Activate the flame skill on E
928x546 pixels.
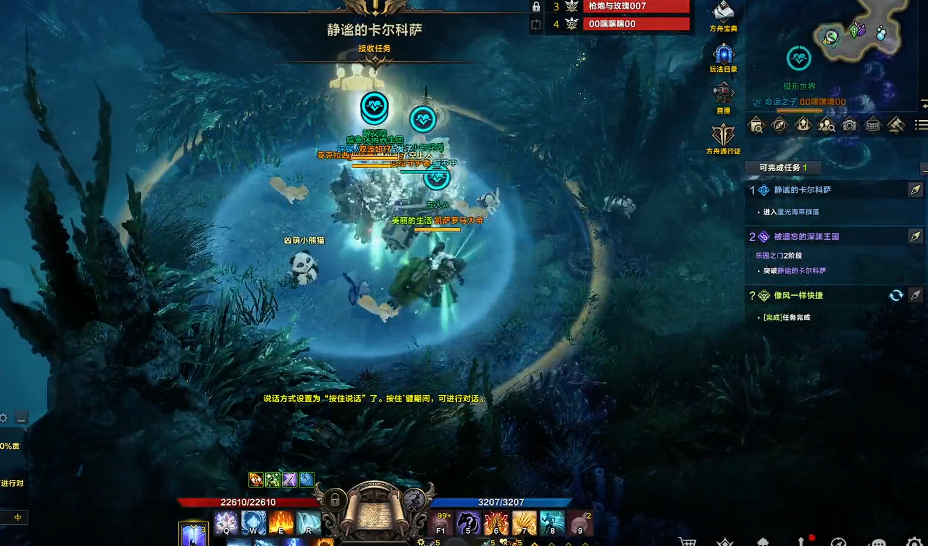(281, 523)
